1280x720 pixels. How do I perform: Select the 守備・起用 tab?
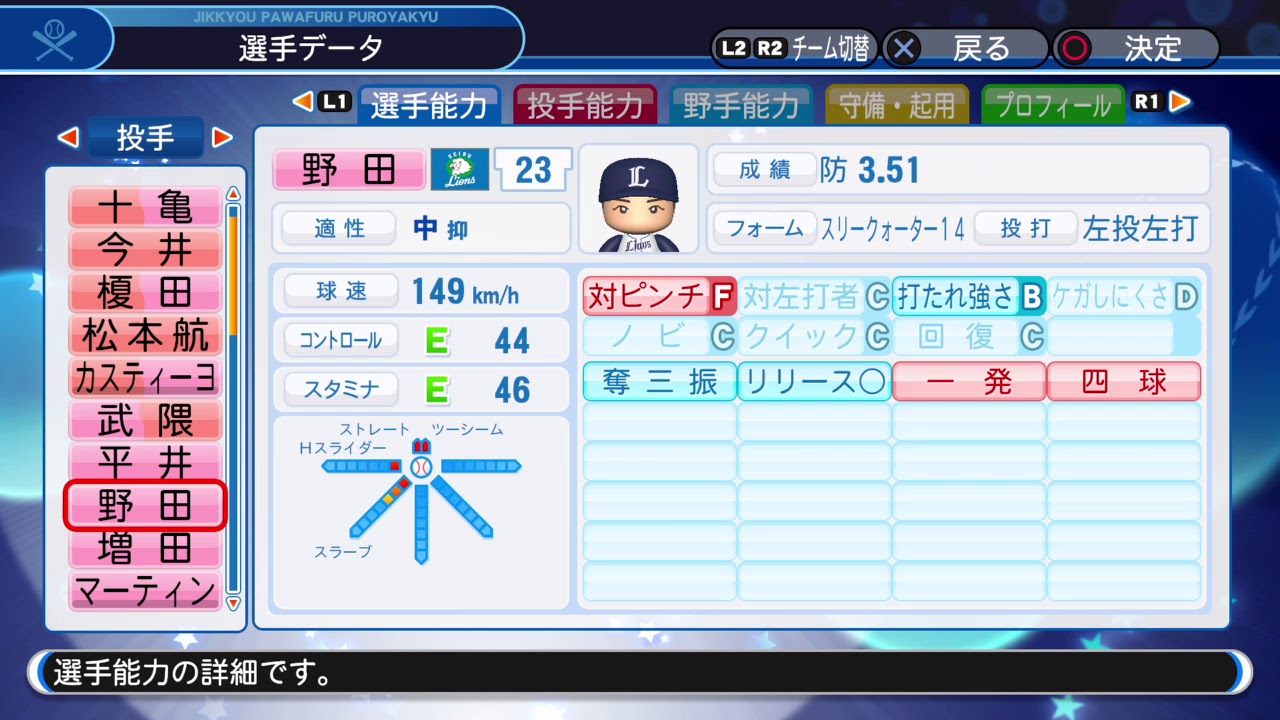point(897,105)
